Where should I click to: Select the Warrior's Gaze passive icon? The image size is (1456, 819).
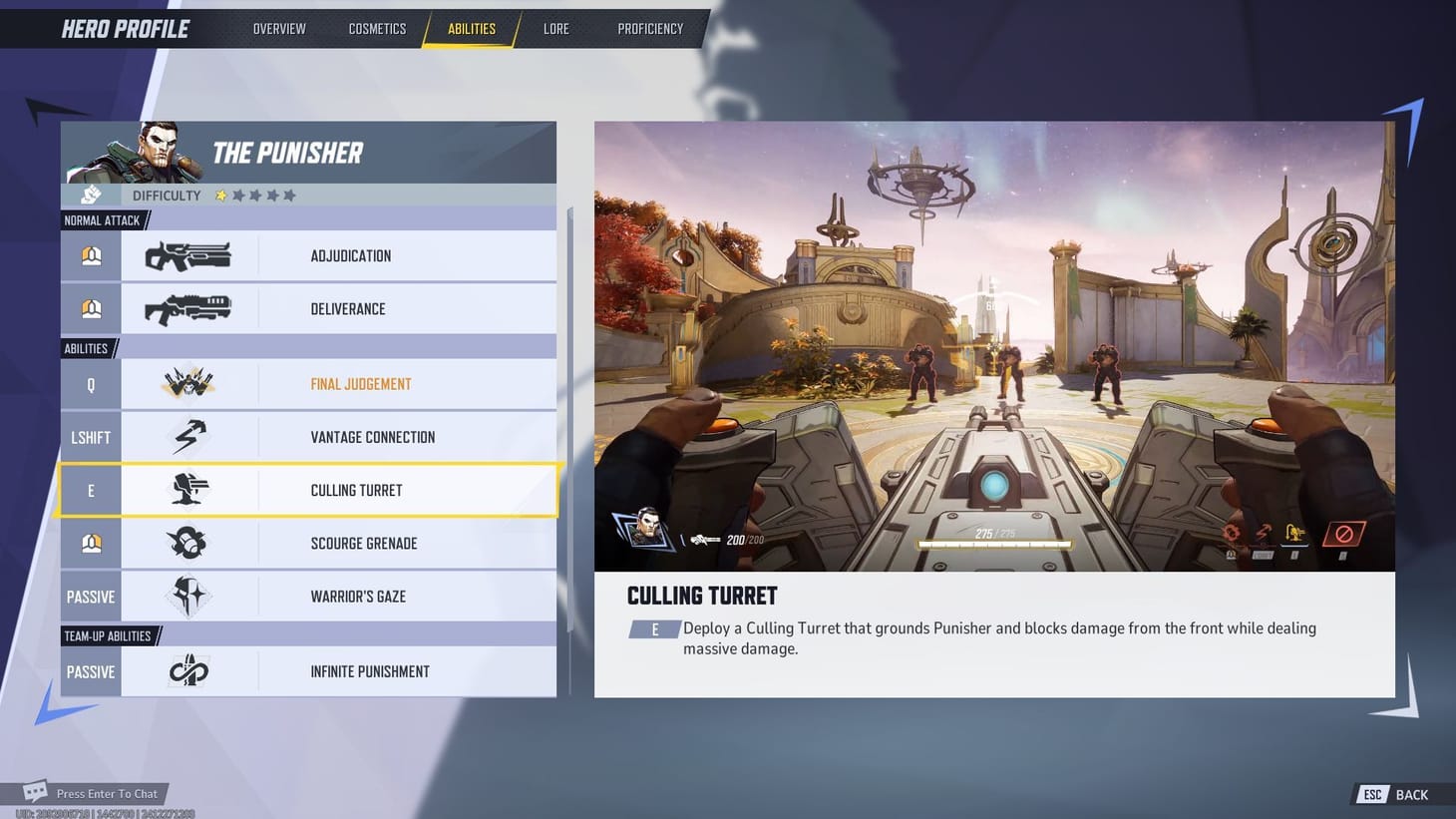point(189,596)
